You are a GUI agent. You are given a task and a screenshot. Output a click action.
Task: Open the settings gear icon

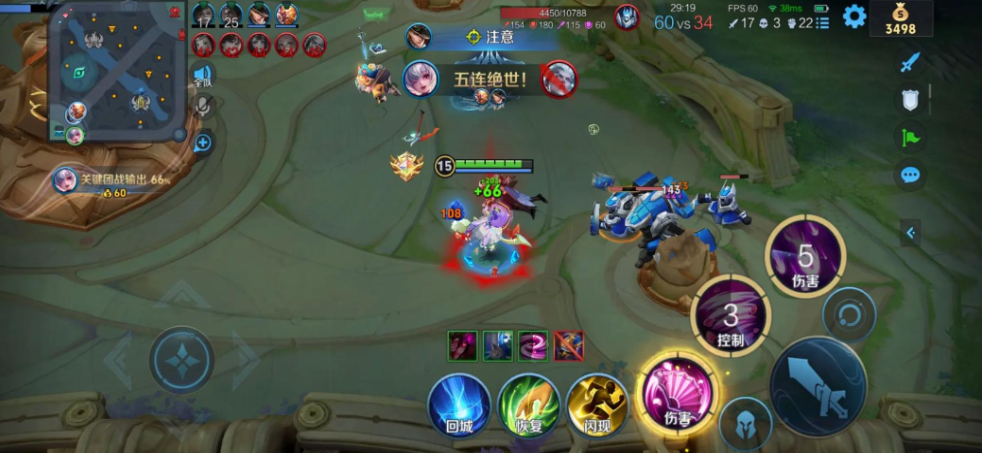[x=854, y=16]
